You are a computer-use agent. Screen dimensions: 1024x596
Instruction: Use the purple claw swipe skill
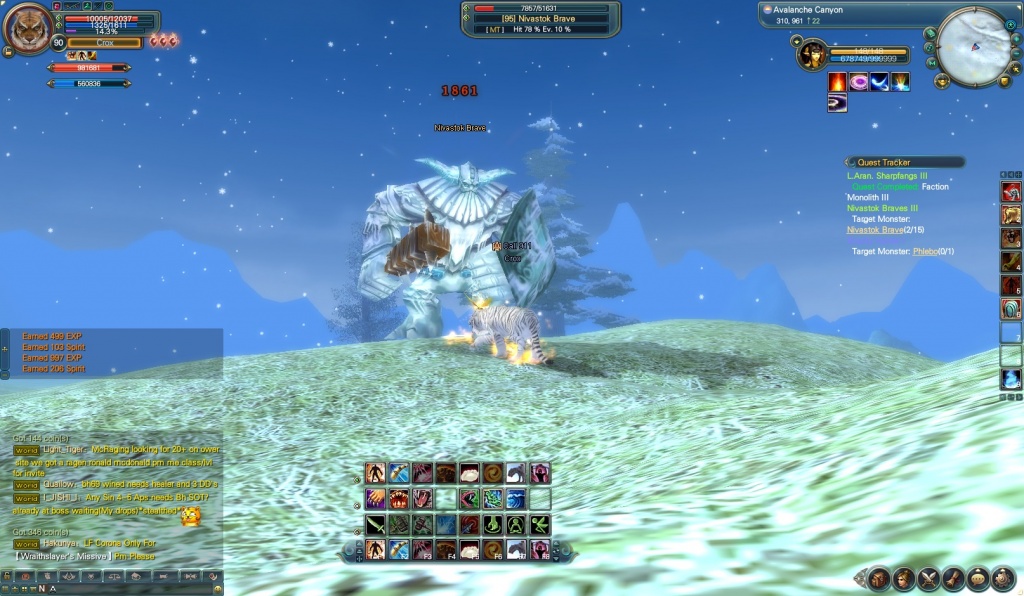(375, 498)
